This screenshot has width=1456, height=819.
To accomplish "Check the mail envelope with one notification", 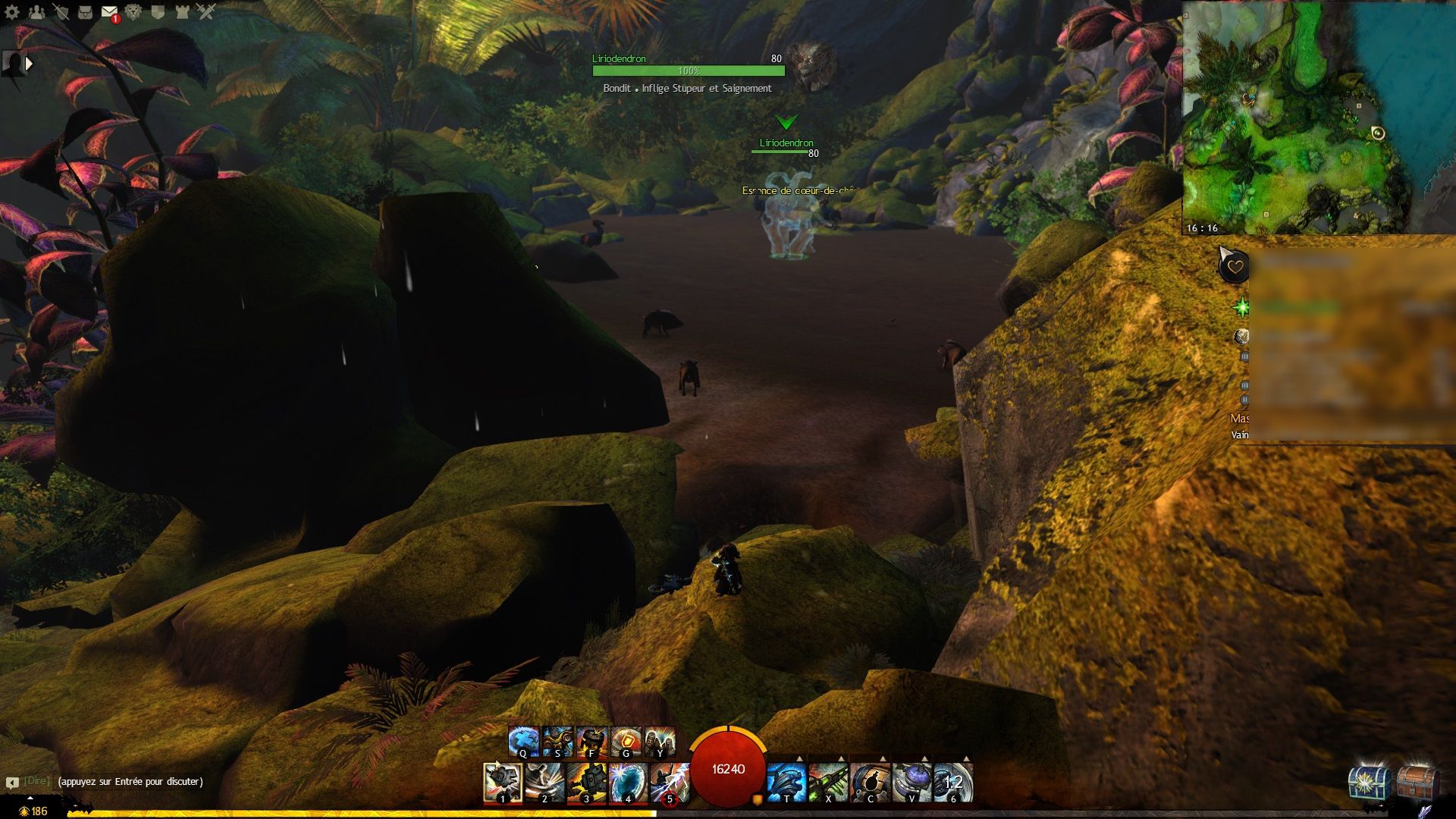I will pyautogui.click(x=109, y=12).
